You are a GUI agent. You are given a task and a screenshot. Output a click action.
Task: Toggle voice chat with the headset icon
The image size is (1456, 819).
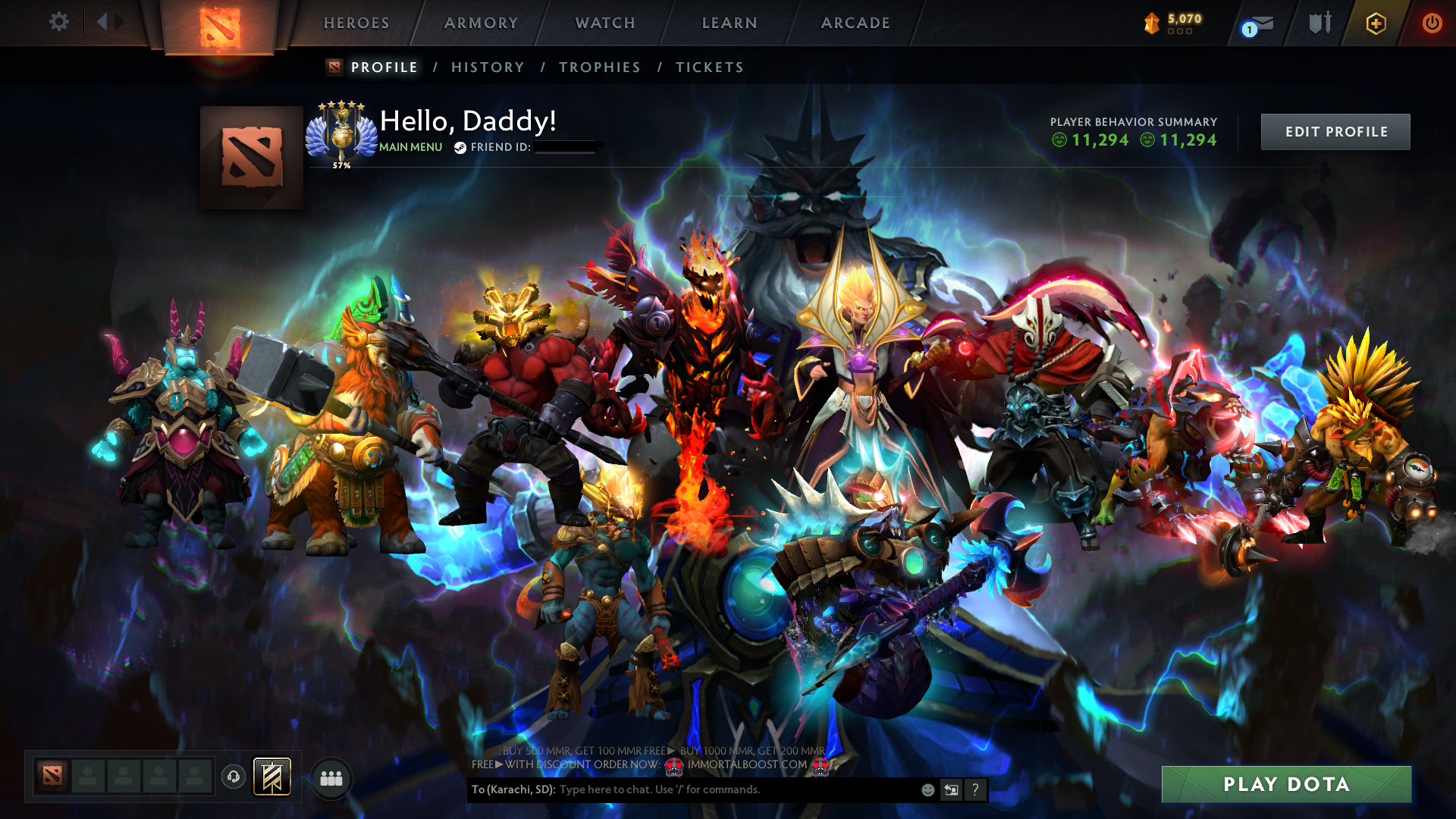233,777
